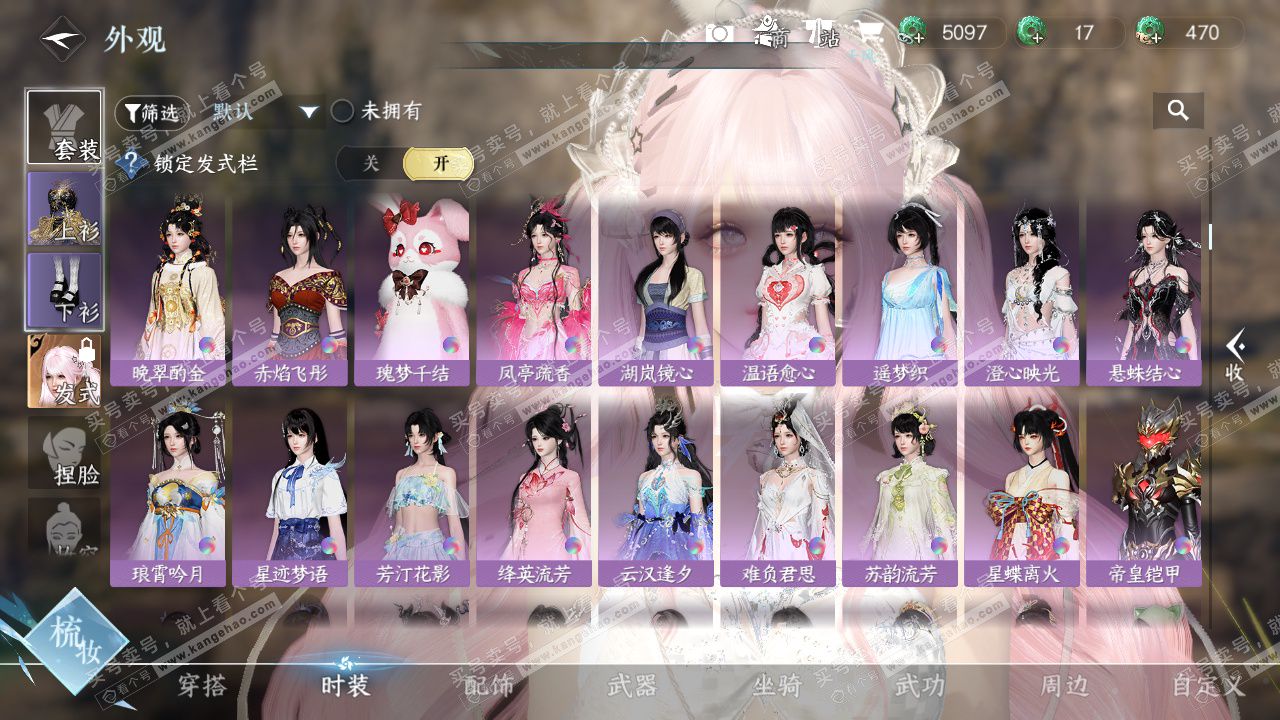Screen dimensions: 1280x720
Task: Choose the 温语愈心 outfit
Action: [x=778, y=290]
